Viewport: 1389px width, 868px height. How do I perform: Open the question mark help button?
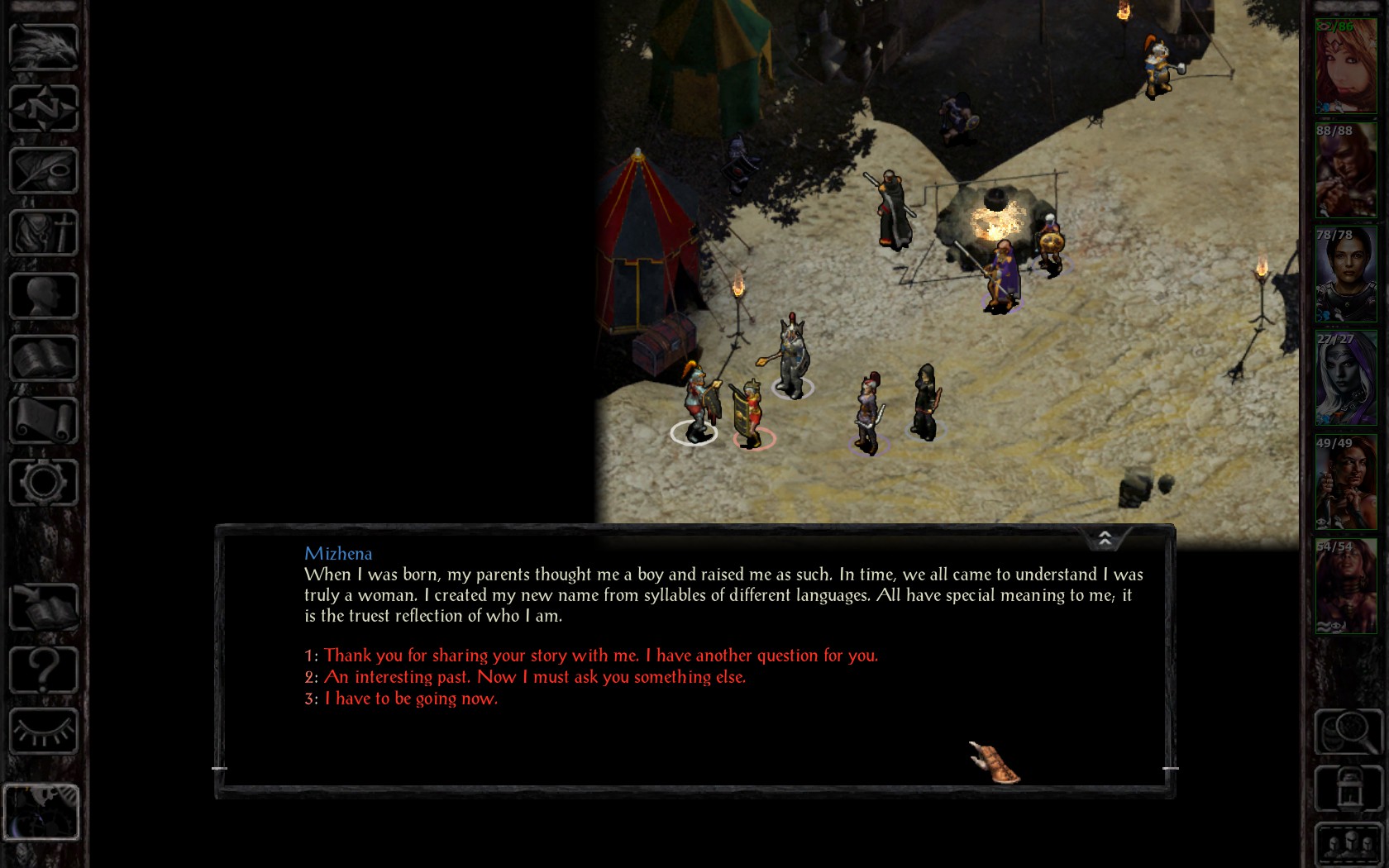pyautogui.click(x=43, y=670)
